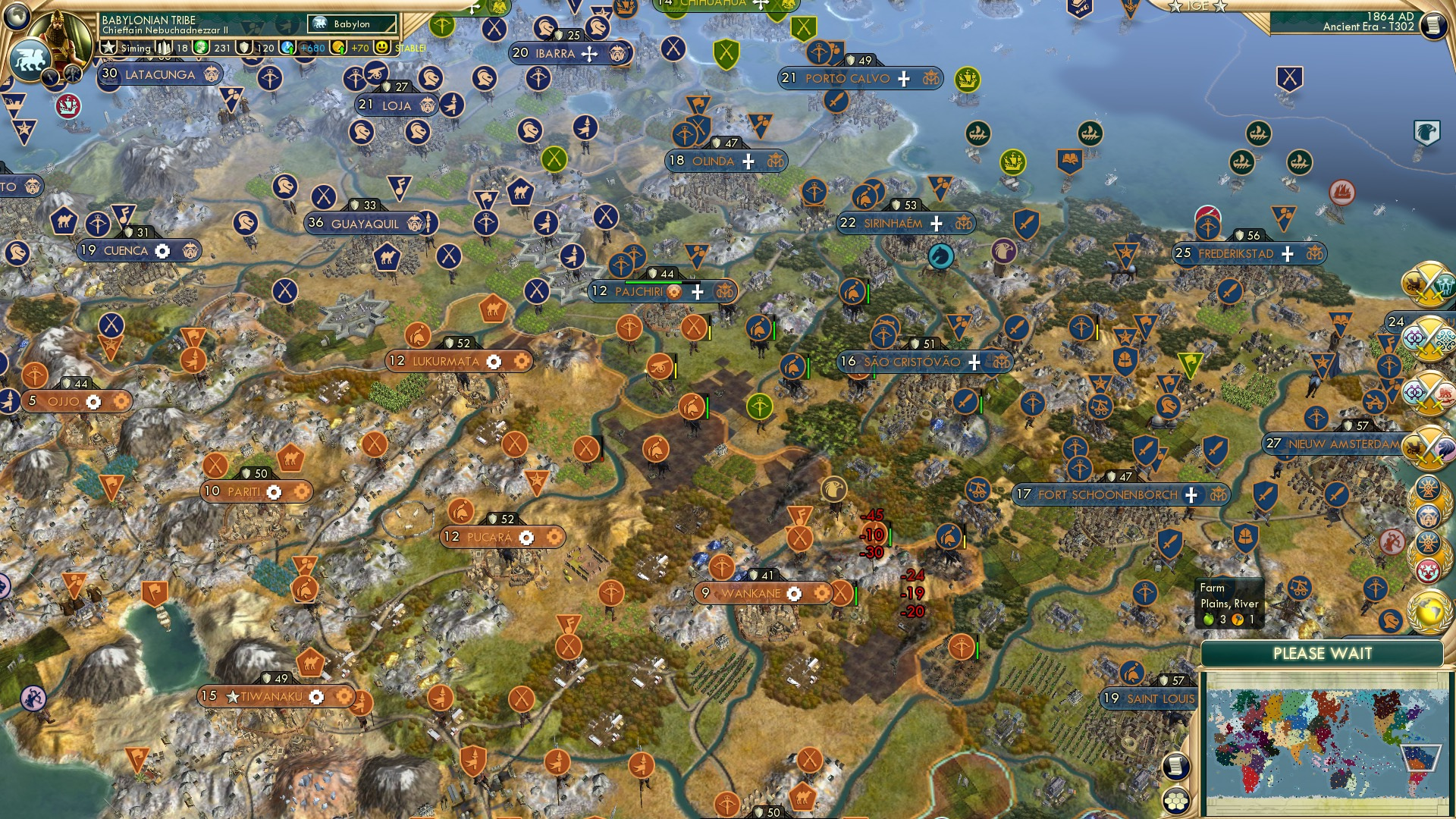Expand the notification stack showing 24 alerts
The image size is (1456, 819).
pyautogui.click(x=1395, y=322)
